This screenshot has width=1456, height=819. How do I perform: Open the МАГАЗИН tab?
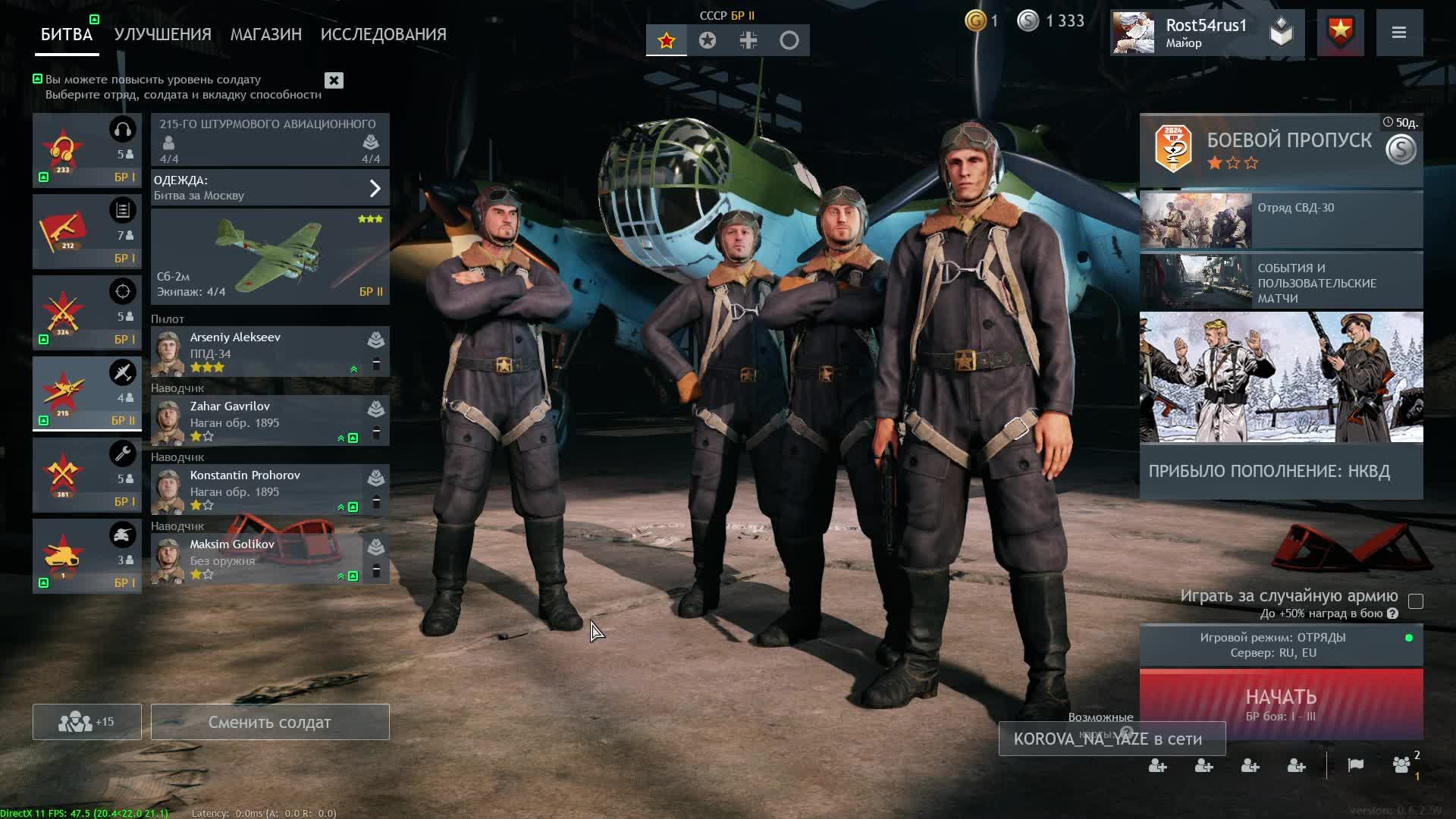click(x=265, y=34)
